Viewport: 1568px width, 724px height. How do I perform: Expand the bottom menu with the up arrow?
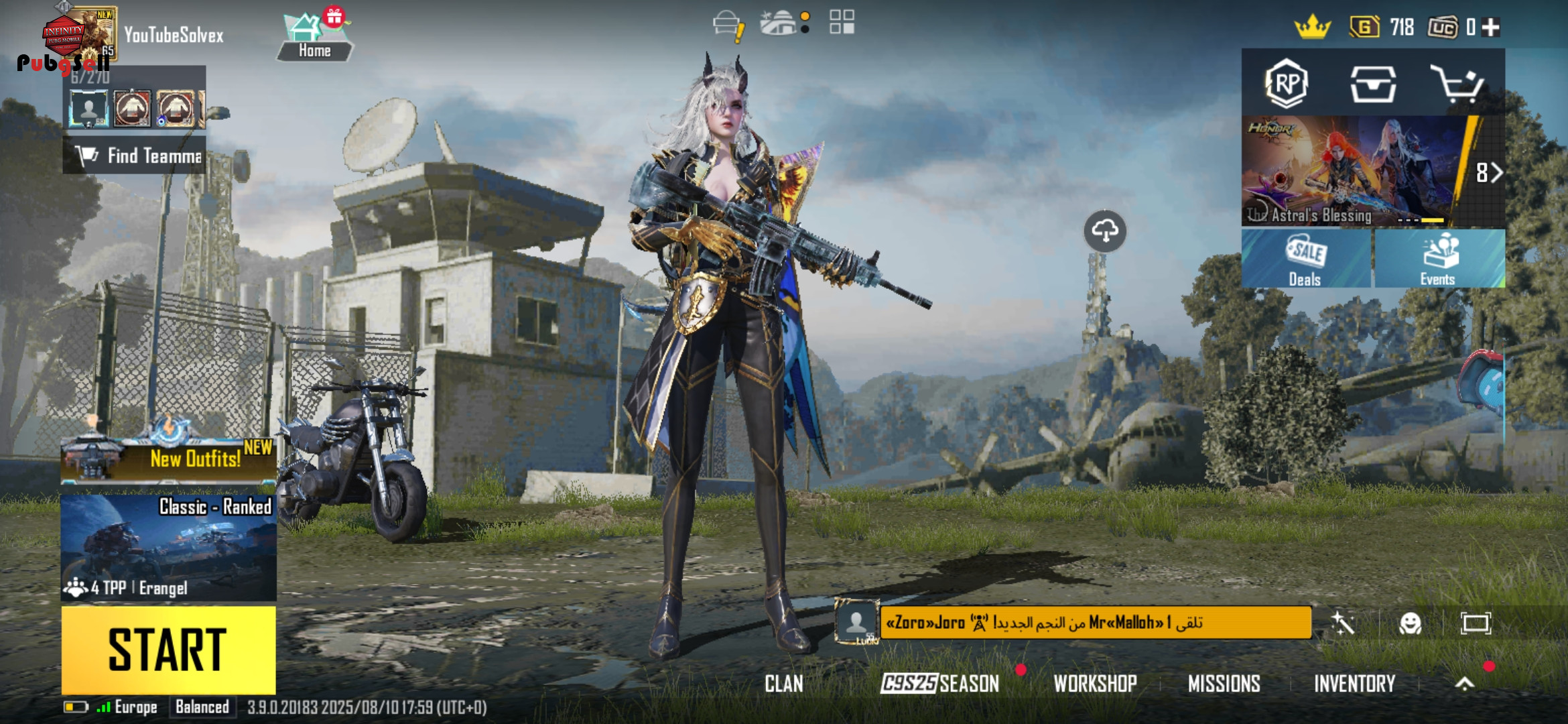(1465, 683)
